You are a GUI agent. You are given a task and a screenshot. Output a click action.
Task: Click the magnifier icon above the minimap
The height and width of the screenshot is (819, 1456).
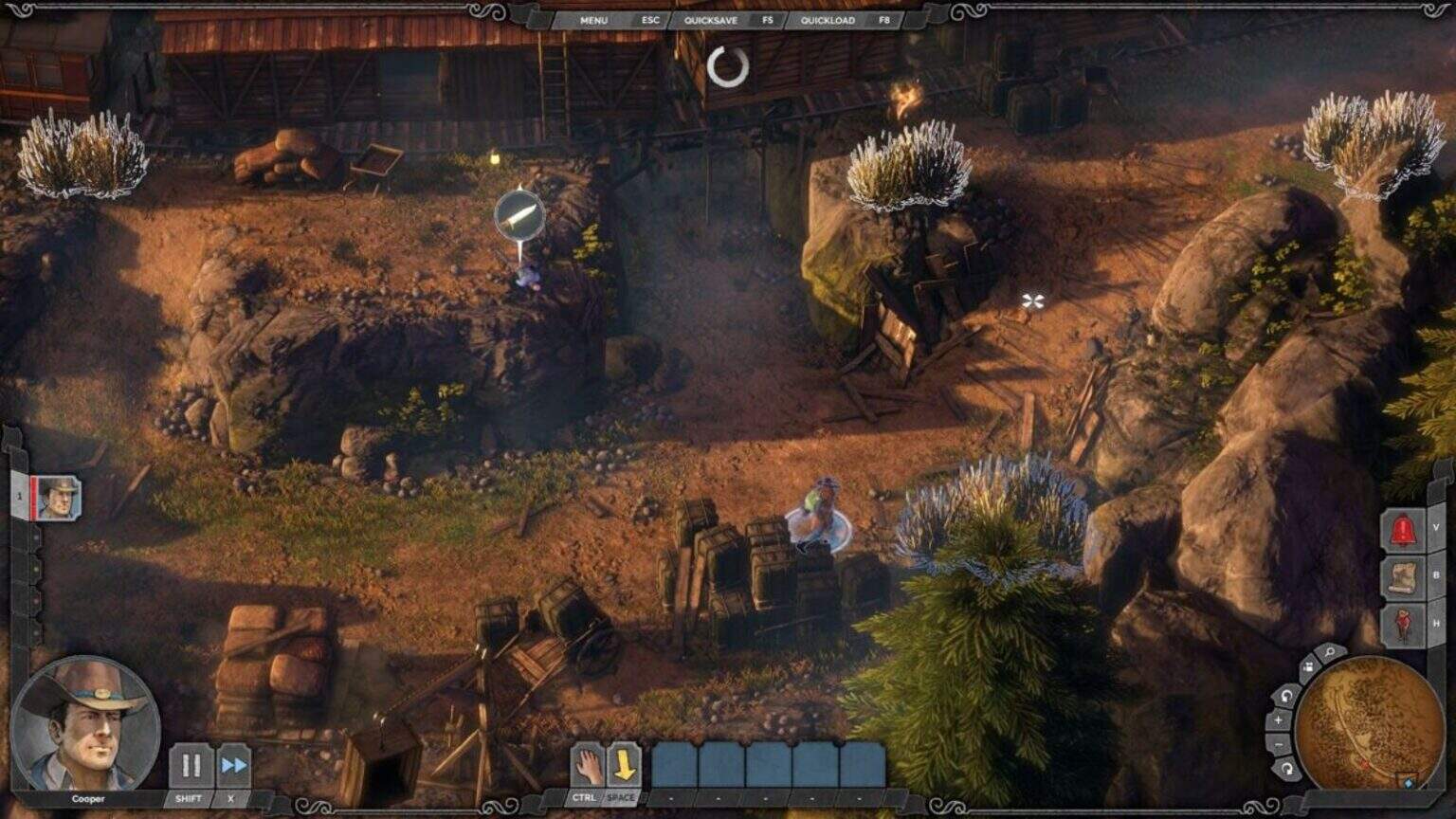tap(1328, 652)
